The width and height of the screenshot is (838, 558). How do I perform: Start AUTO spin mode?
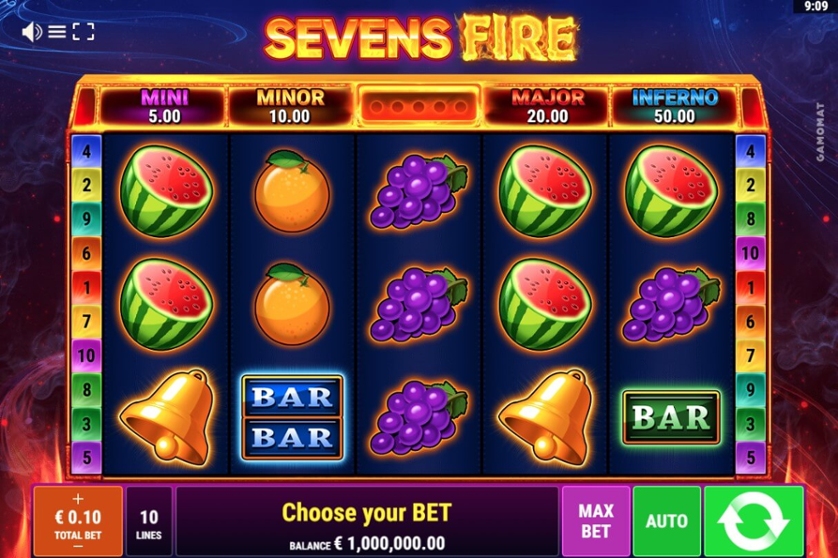pyautogui.click(x=666, y=521)
